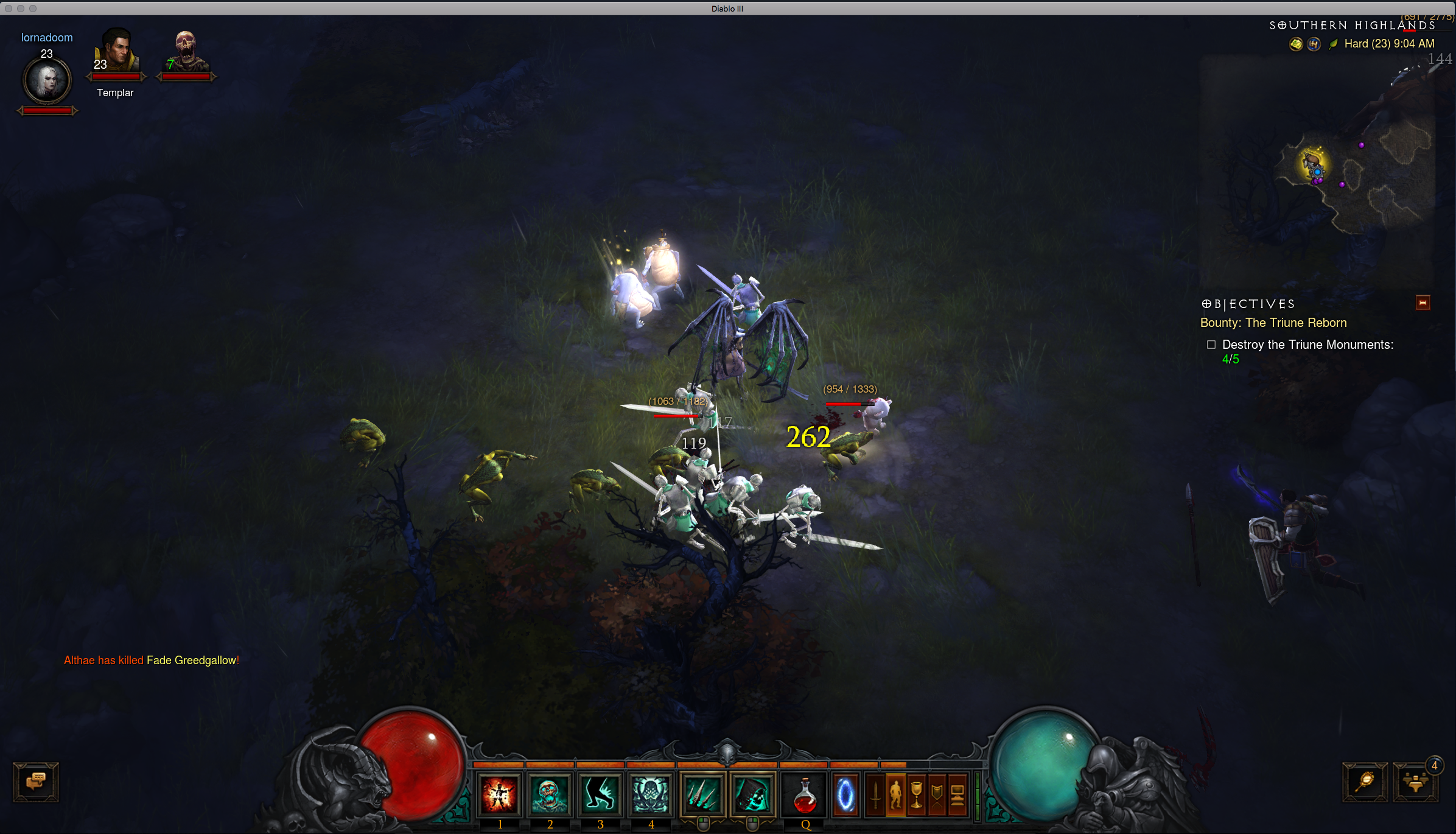Trigger the running legs skill in slot 3
Image resolution: width=1456 pixels, height=834 pixels.
pyautogui.click(x=600, y=794)
